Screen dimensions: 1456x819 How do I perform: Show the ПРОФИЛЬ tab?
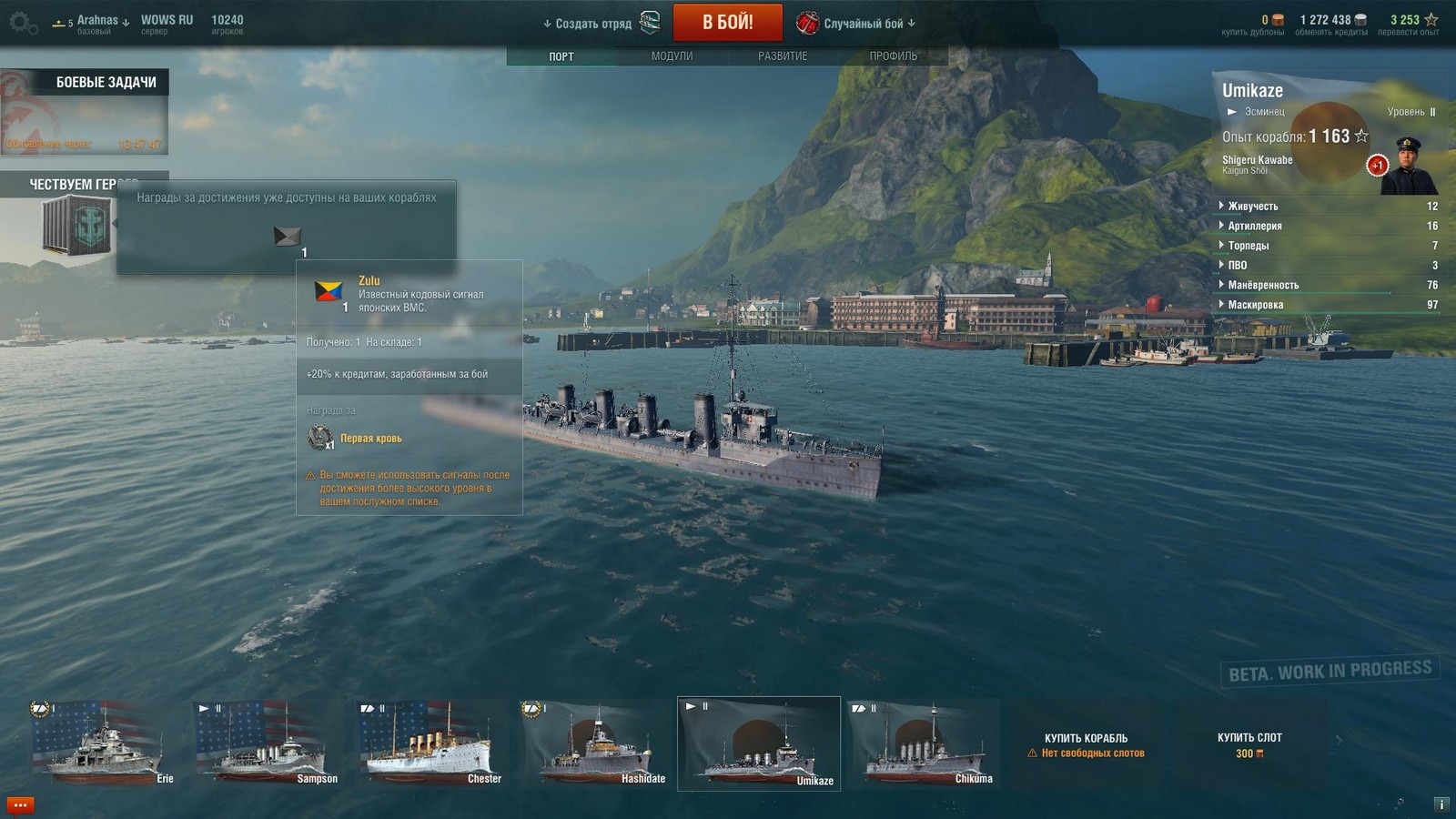(x=893, y=56)
